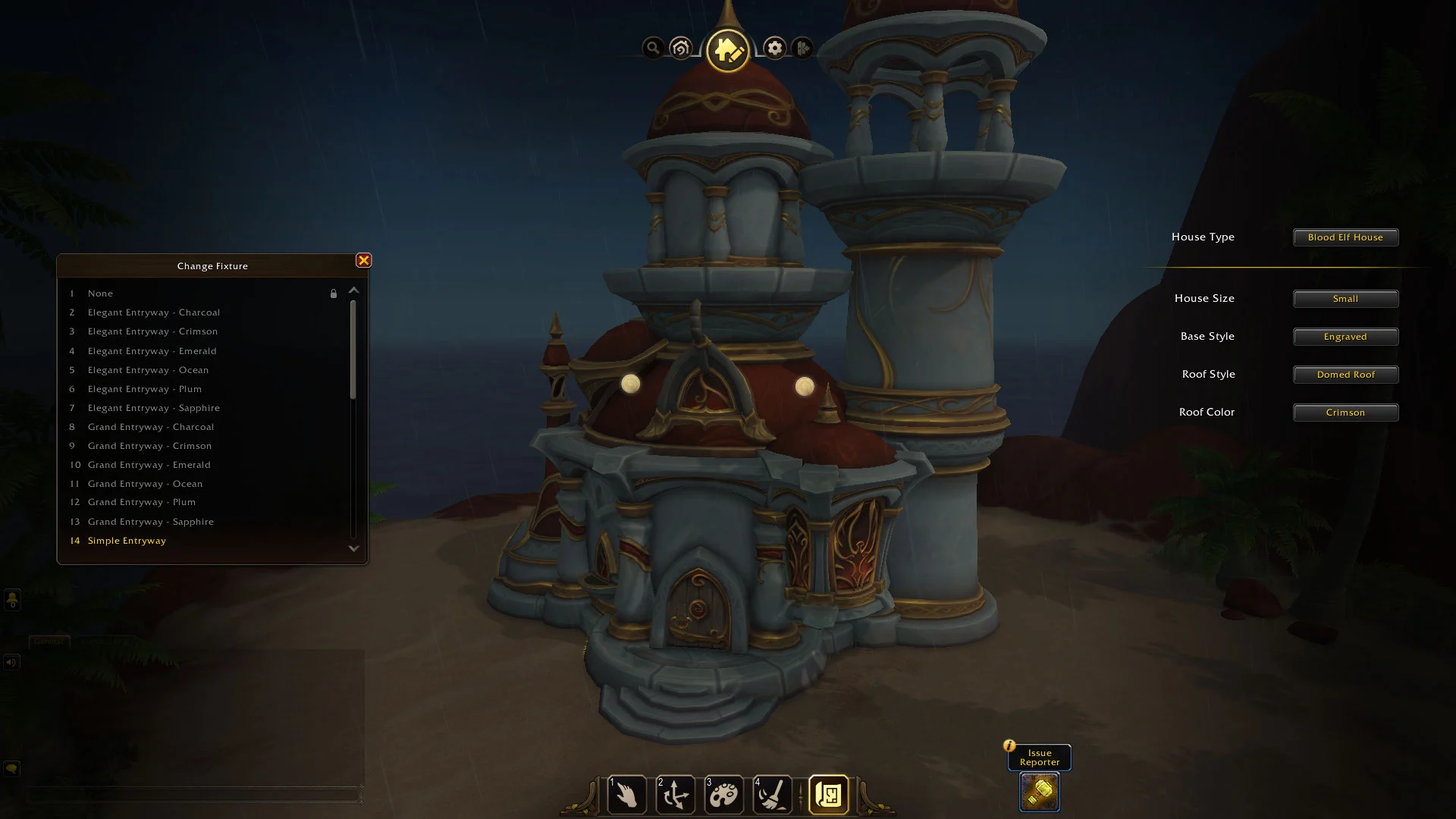This screenshot has height=819, width=1456.
Task: Select Elegant Entryway - Crimson fixture
Action: pyautogui.click(x=152, y=331)
